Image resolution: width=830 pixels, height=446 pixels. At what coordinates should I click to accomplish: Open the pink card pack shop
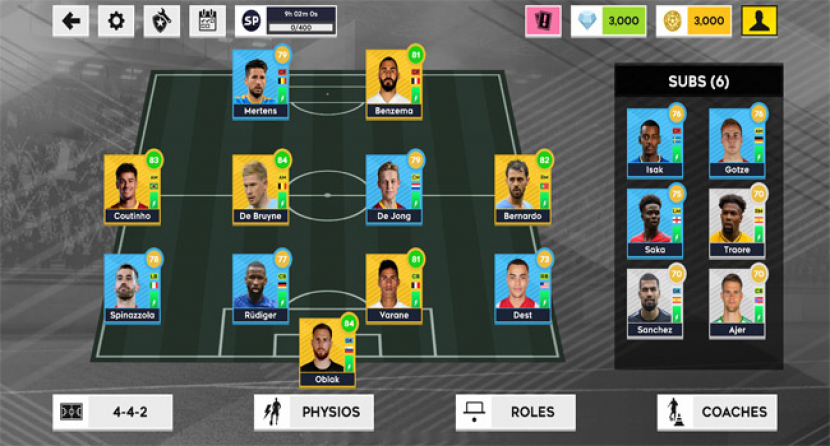544,20
